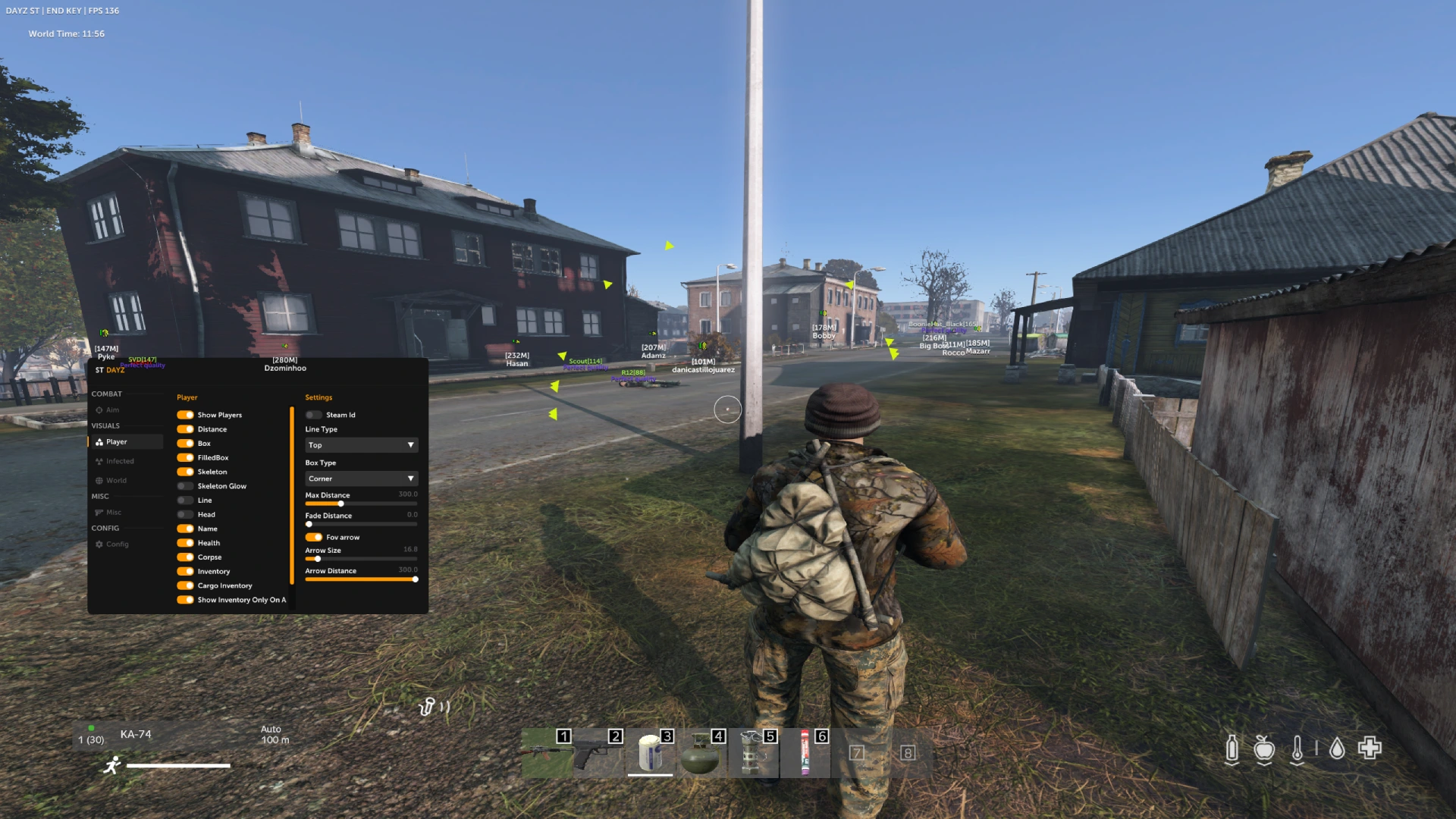Toggle the Show Players switch

point(185,415)
